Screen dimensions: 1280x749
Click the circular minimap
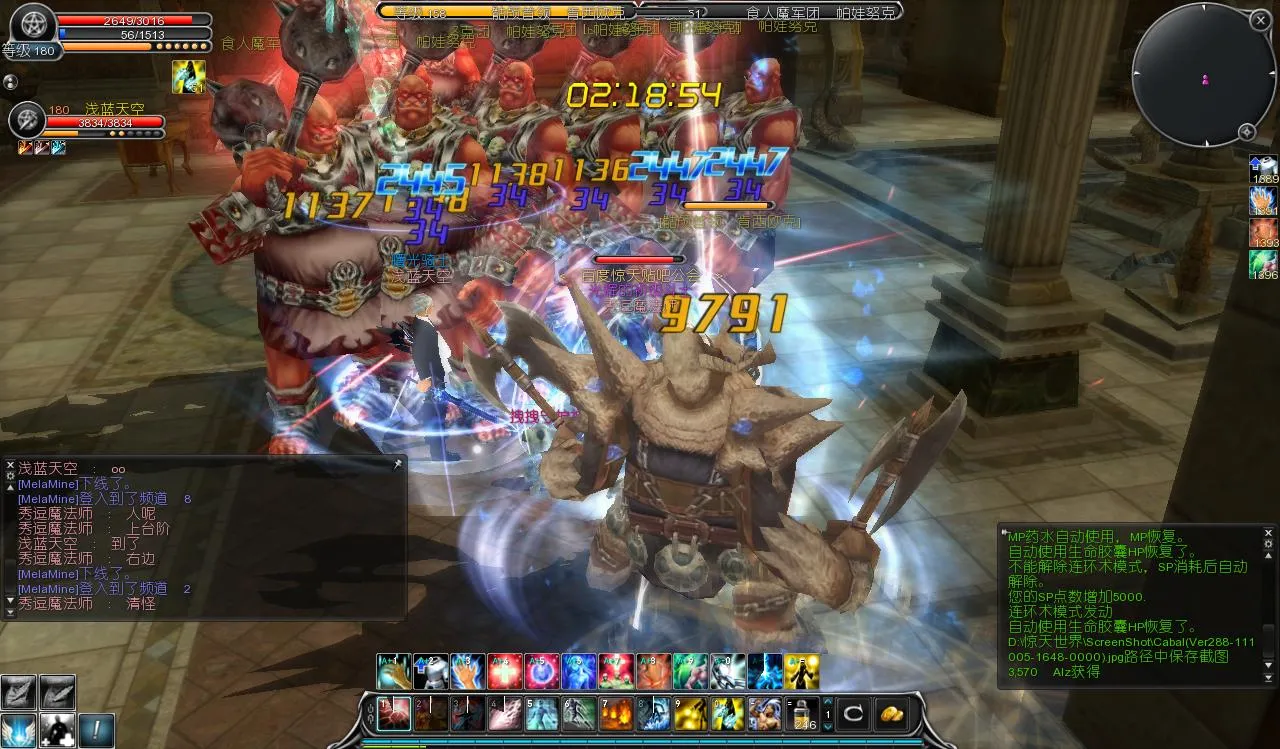pos(1203,76)
